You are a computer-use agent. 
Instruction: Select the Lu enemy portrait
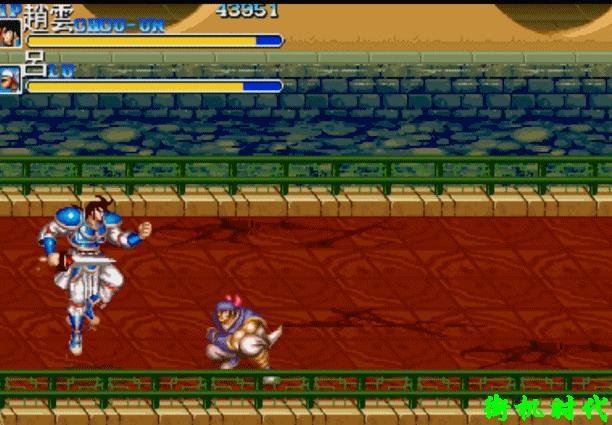pos(11,80)
